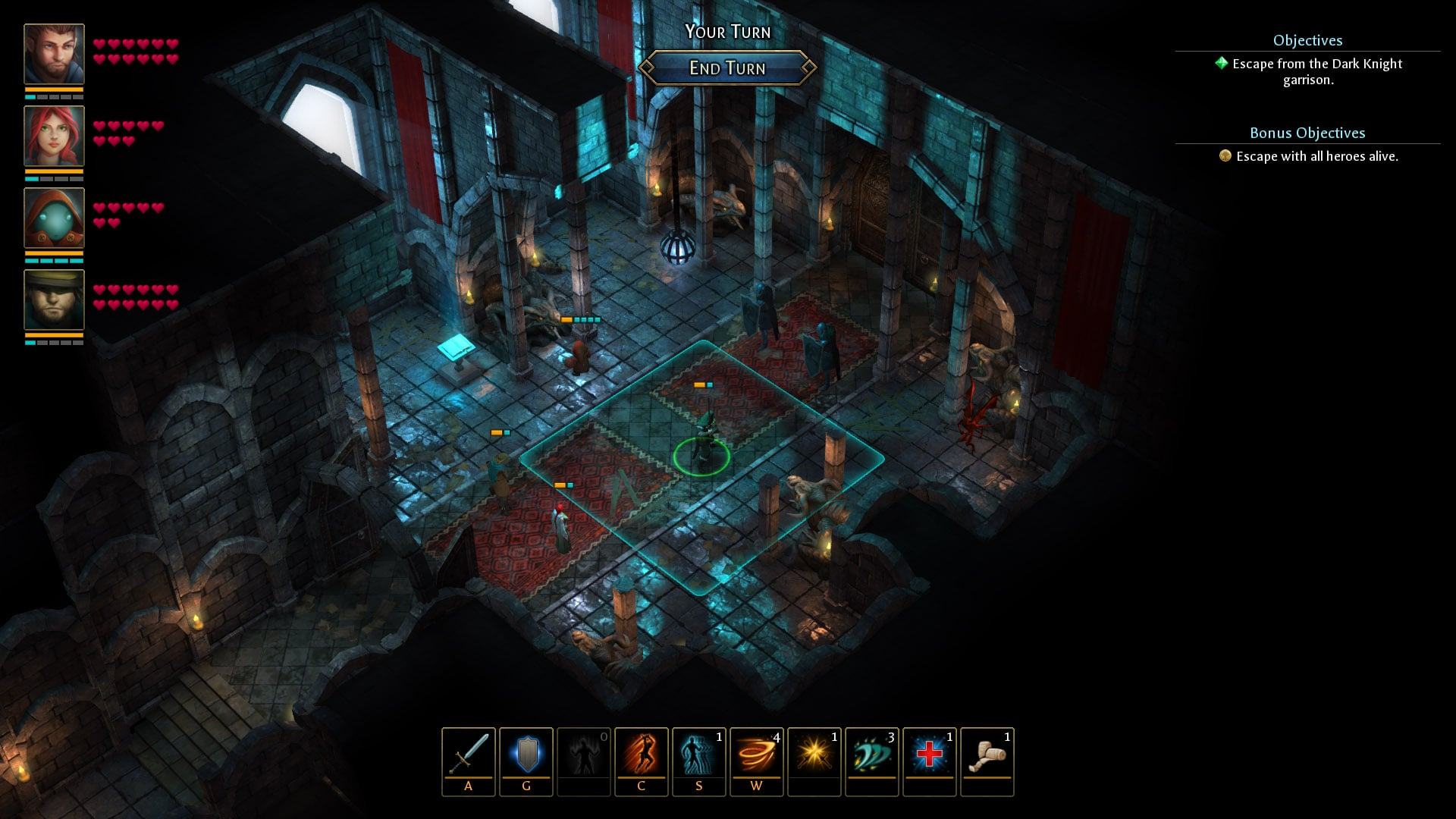The image size is (1456, 819).
Task: Click the greyed-out figure ability slot
Action: (584, 755)
